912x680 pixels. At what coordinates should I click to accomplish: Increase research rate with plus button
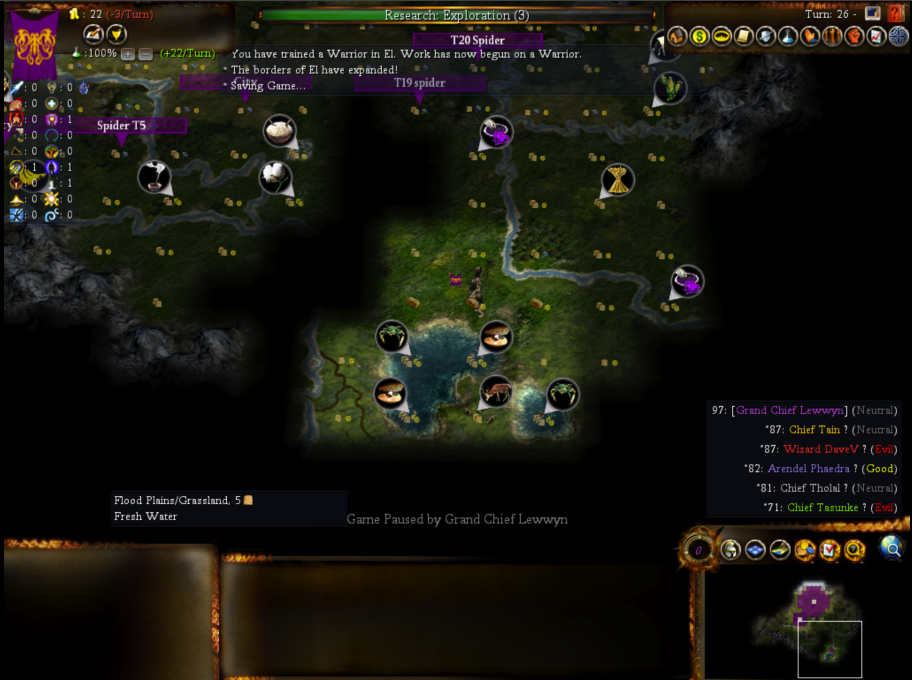128,53
